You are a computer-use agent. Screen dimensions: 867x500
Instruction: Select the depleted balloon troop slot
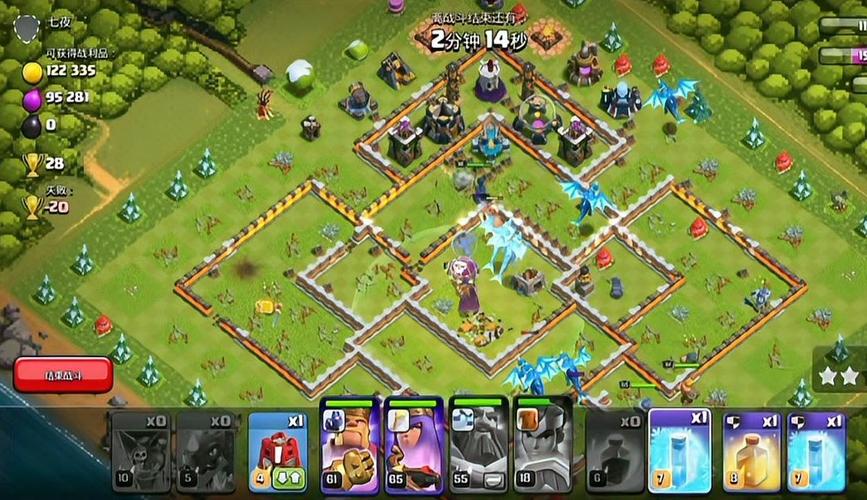[x=140, y=452]
